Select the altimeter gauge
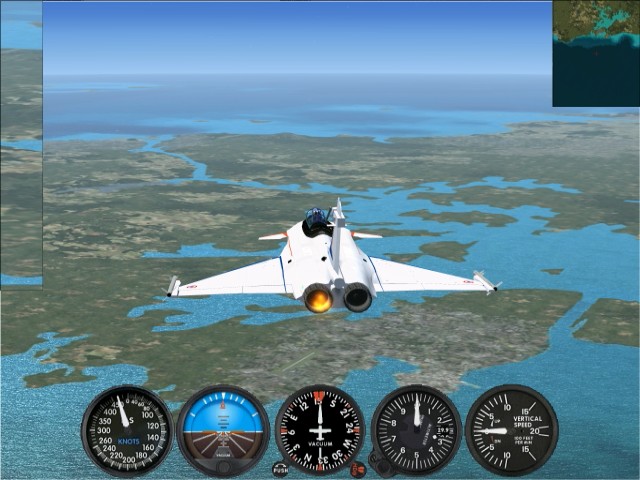This screenshot has width=640, height=480. pyautogui.click(x=416, y=430)
